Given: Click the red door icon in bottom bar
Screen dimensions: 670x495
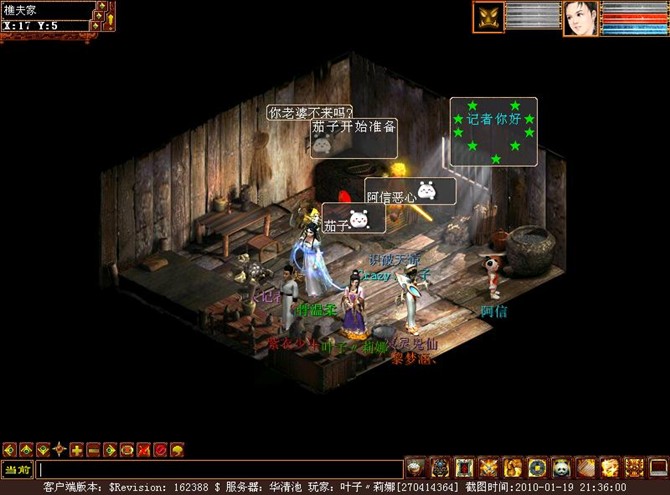Looking at the screenshot, I should (465, 467).
